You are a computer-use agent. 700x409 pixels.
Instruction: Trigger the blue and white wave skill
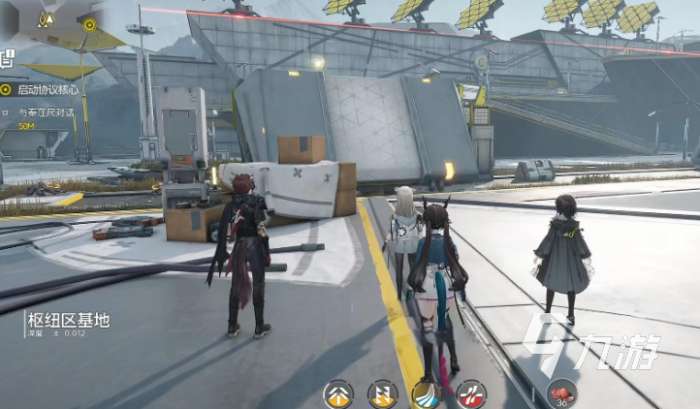pyautogui.click(x=427, y=394)
